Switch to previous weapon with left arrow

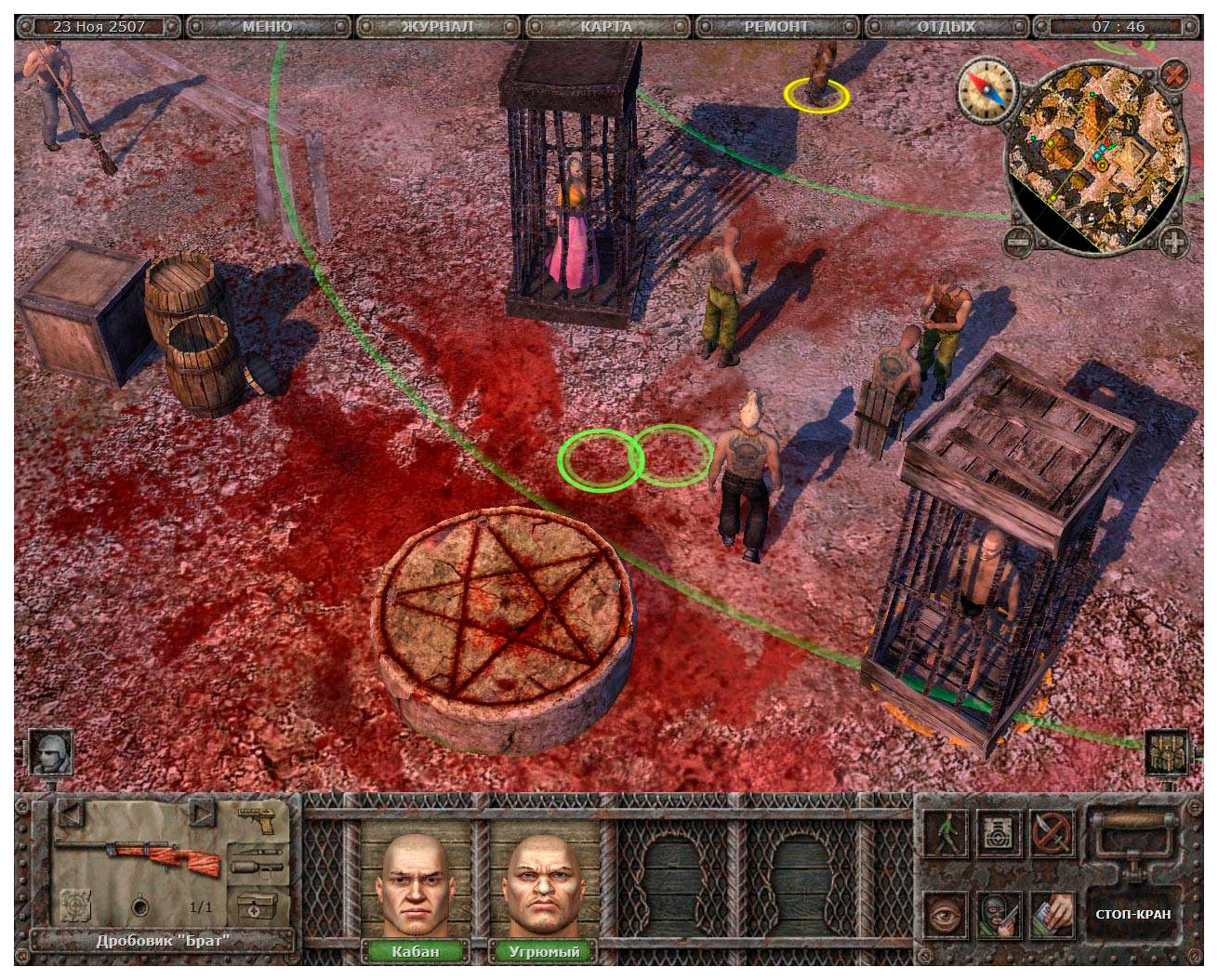click(71, 814)
